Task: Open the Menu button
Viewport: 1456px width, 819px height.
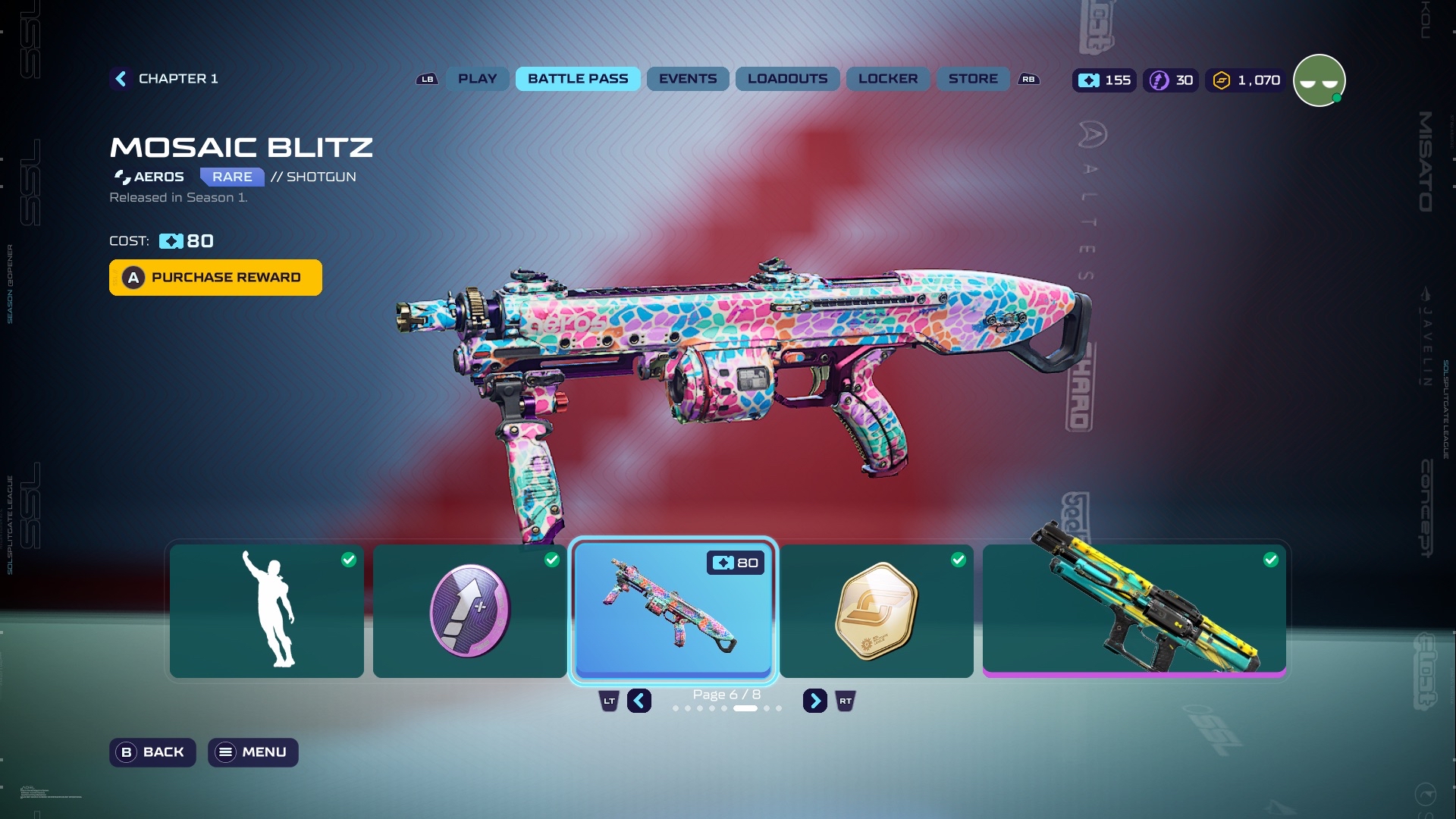Action: 253,752
